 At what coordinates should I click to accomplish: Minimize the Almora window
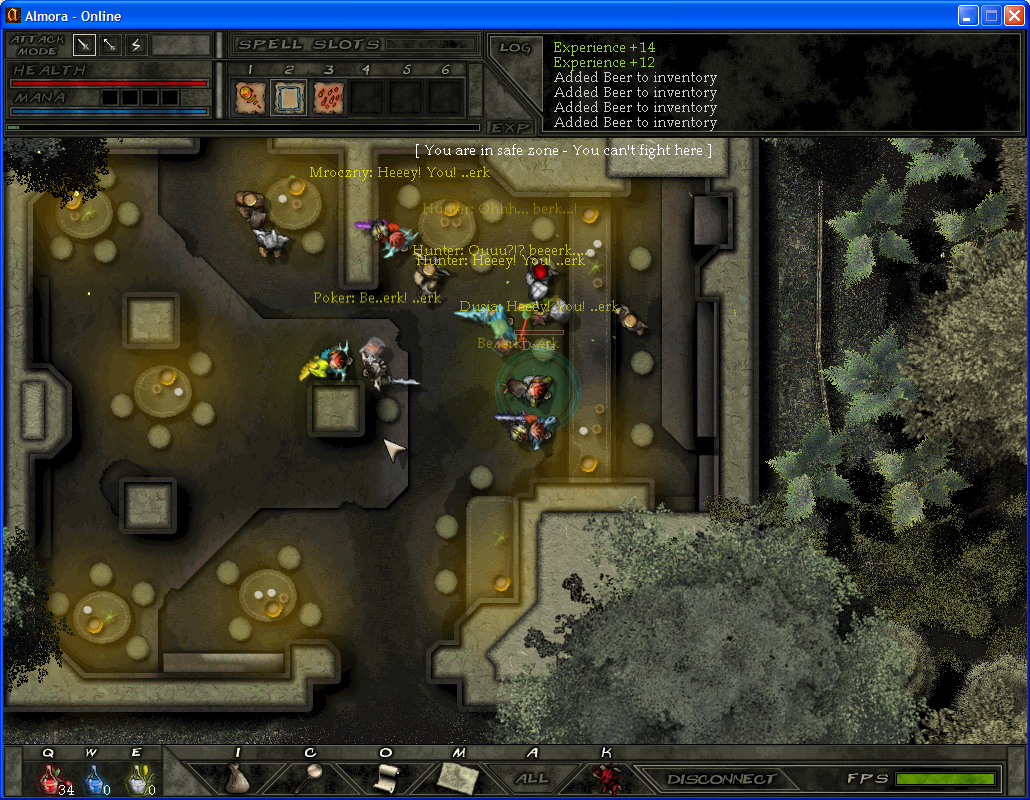click(968, 15)
